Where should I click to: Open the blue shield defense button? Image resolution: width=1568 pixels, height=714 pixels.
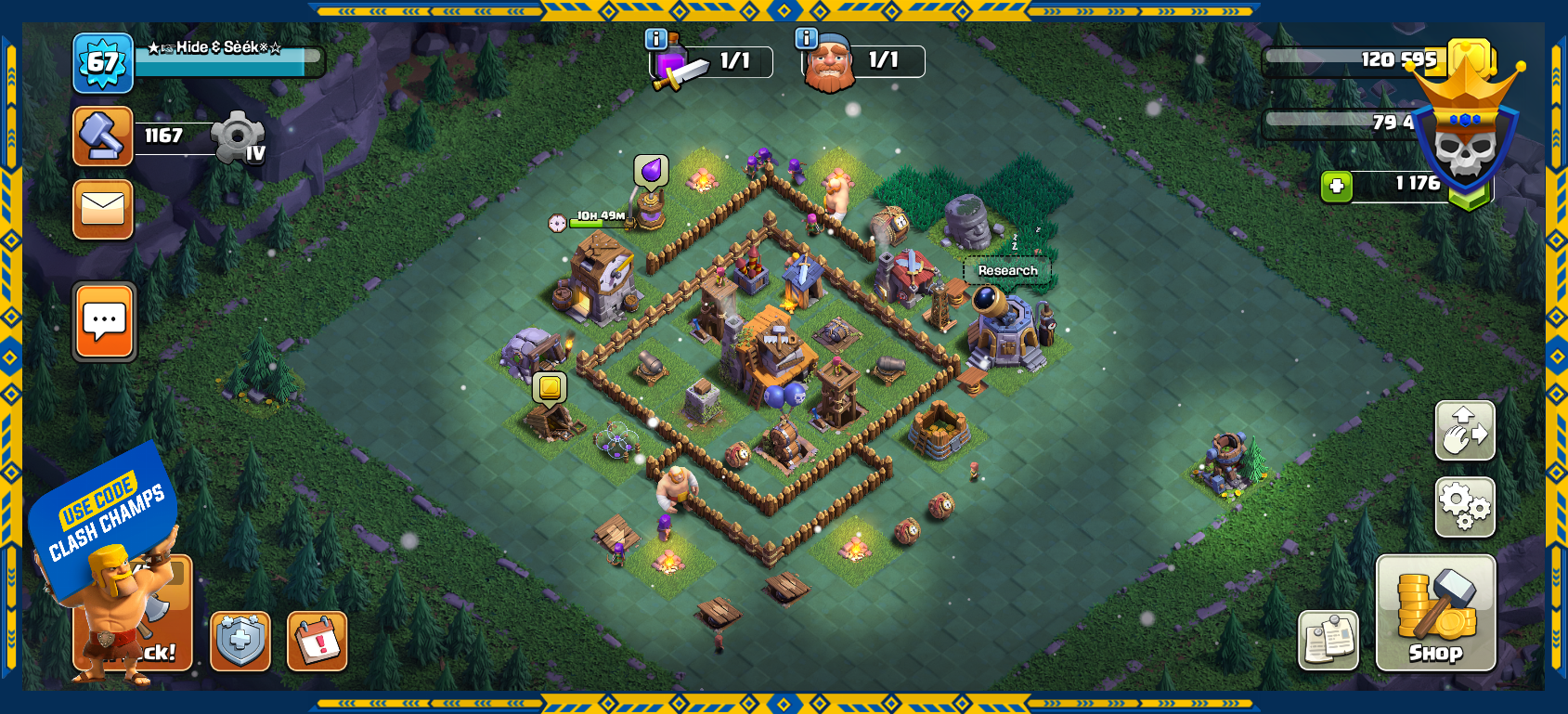coord(240,641)
